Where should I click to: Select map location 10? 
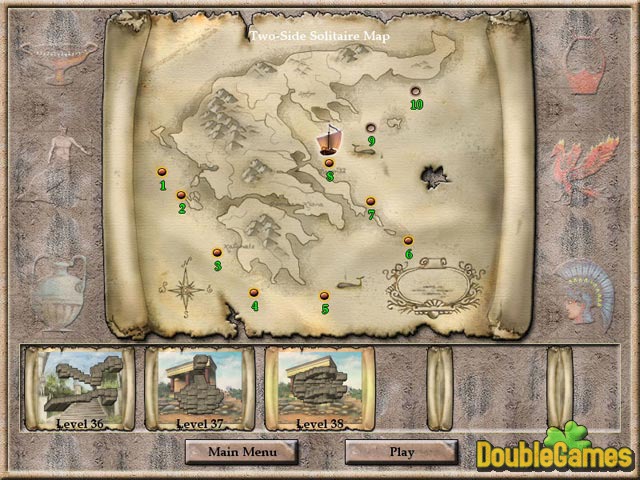tap(416, 91)
